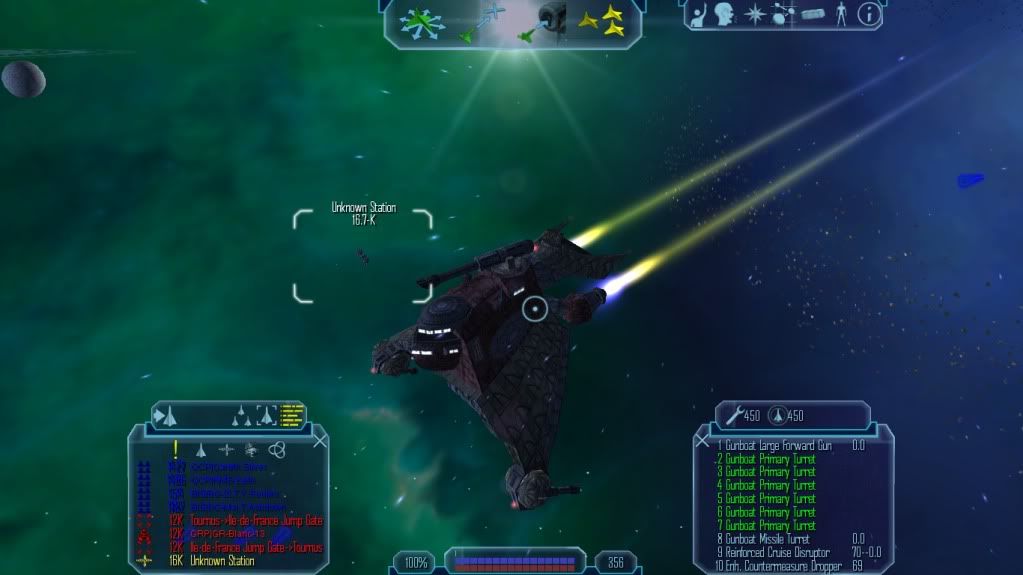
Task: Select Reinforced Cruise Disruptor weapon
Action: tap(774, 552)
